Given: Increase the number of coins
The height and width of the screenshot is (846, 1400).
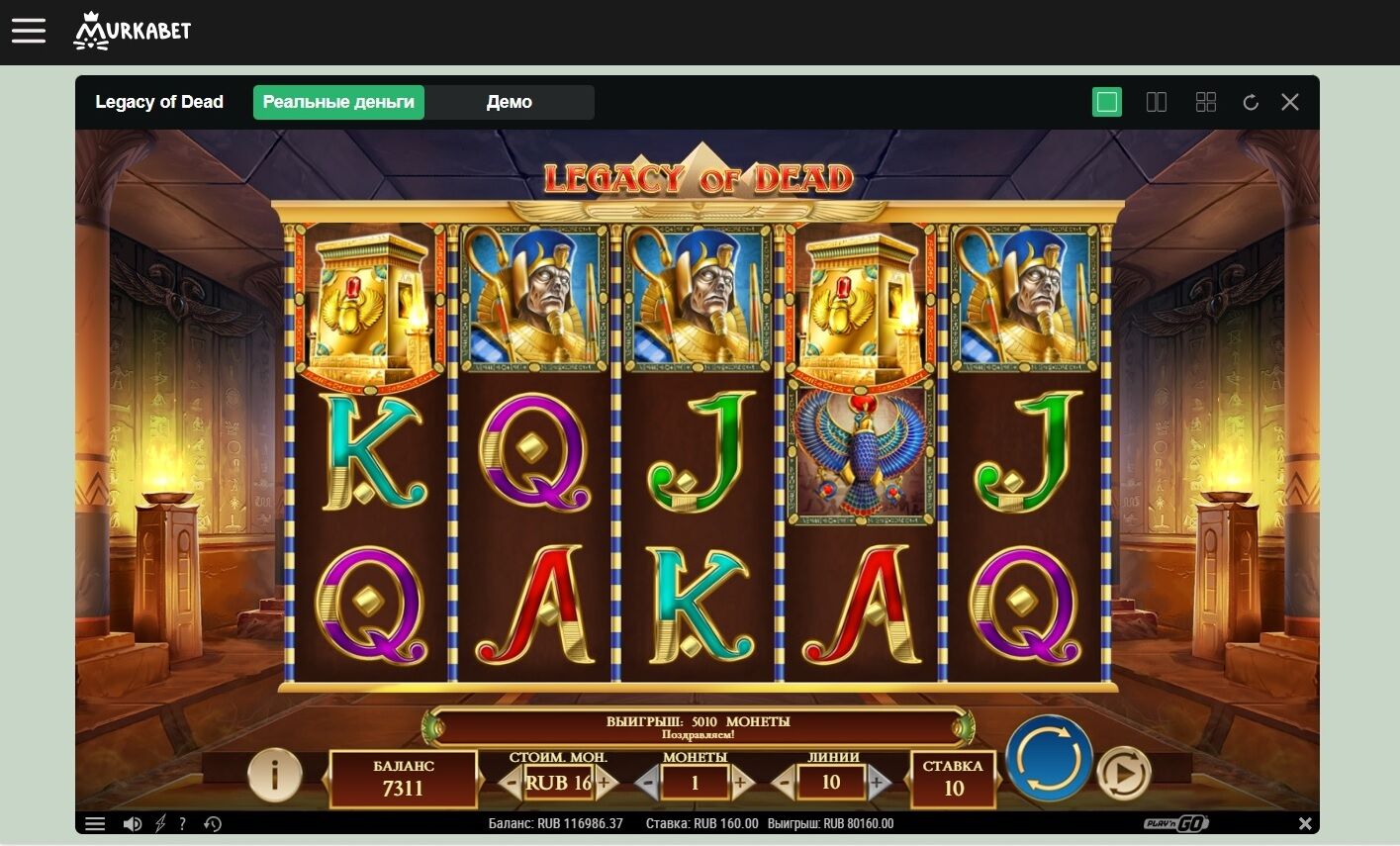Looking at the screenshot, I should point(740,784).
